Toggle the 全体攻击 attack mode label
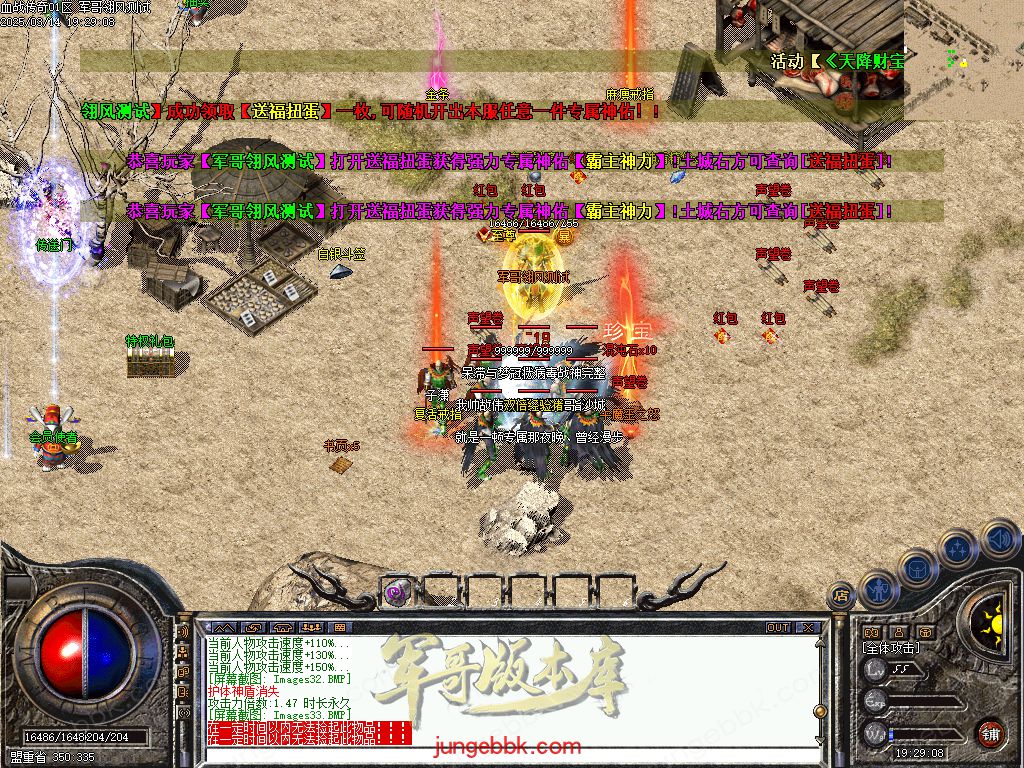The width and height of the screenshot is (1024, 768). 890,648
